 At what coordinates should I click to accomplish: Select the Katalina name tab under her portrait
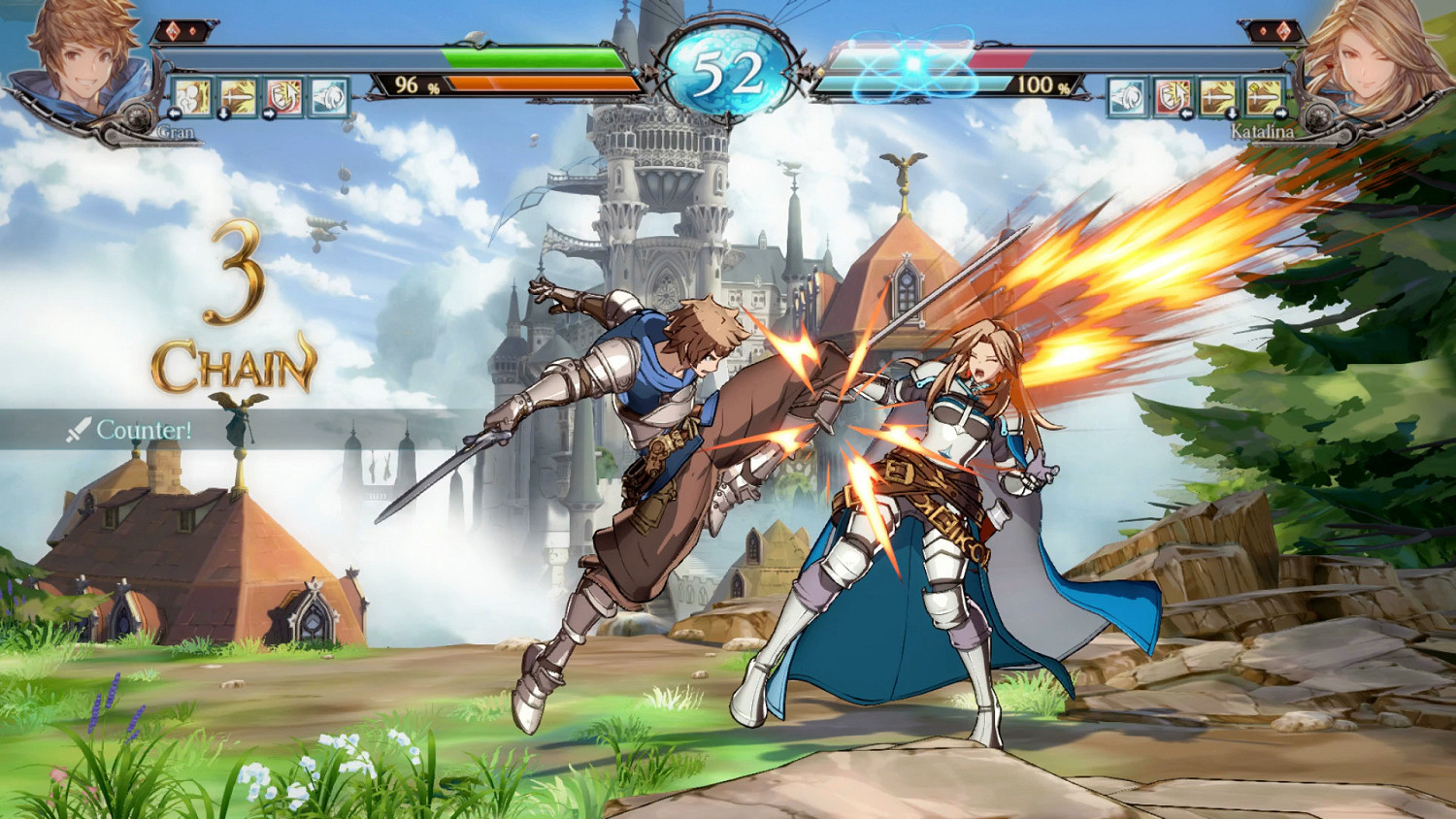point(1263,129)
